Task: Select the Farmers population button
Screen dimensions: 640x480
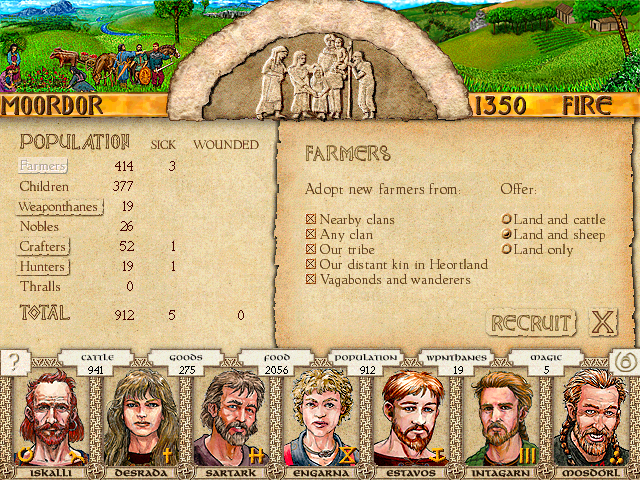Action: click(x=43, y=166)
